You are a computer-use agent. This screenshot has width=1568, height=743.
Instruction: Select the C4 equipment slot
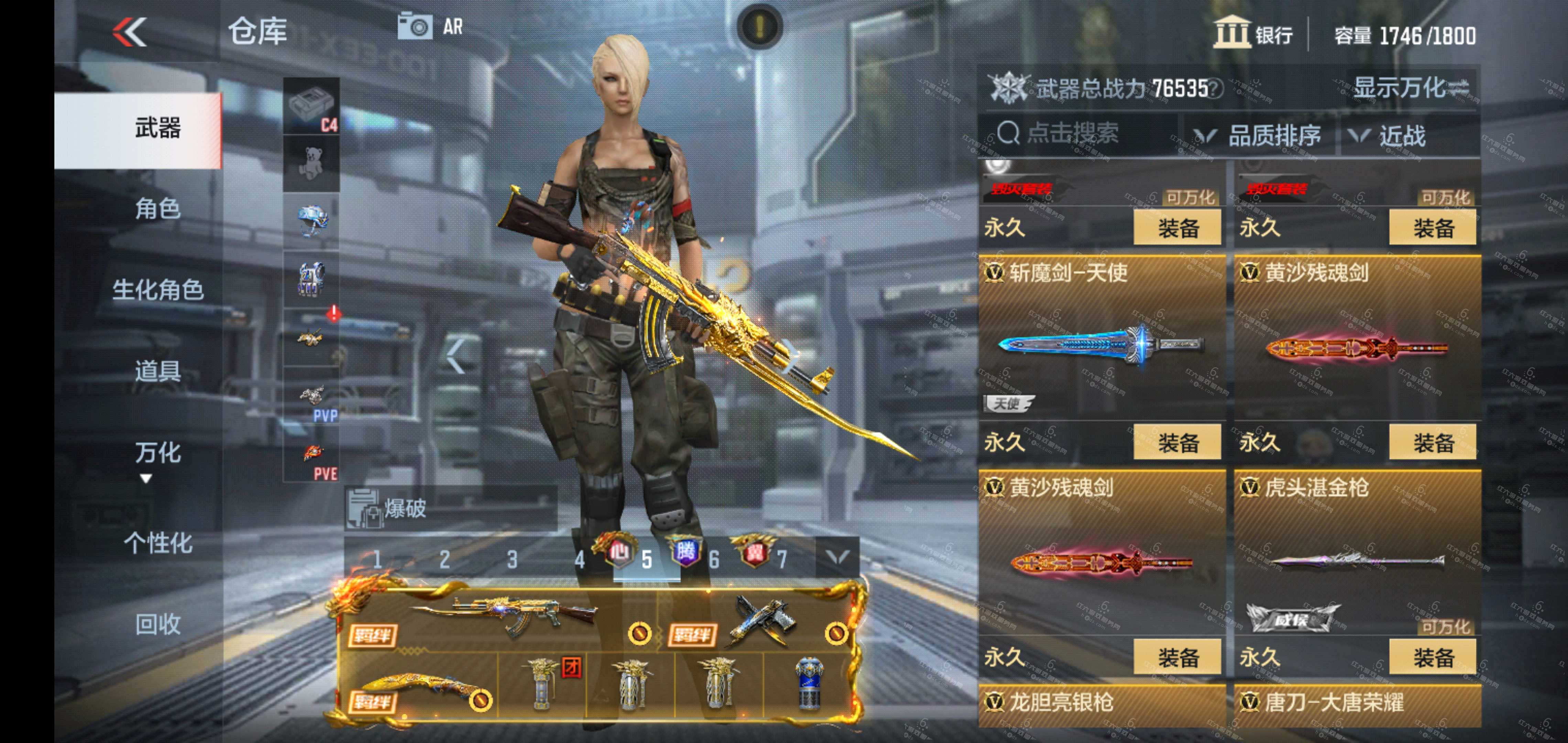point(312,106)
